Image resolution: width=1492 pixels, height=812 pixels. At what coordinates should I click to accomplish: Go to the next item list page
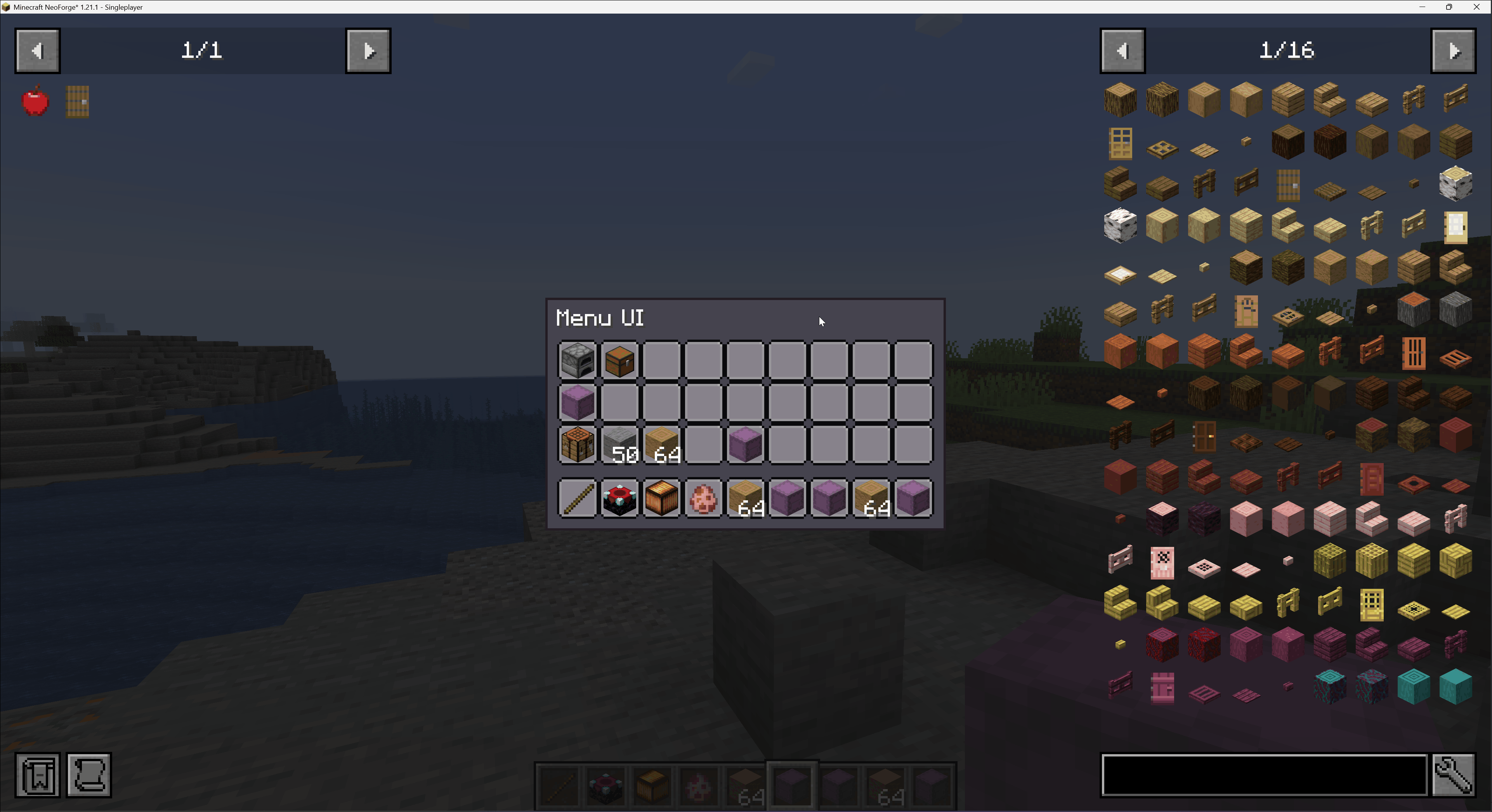coord(1453,51)
